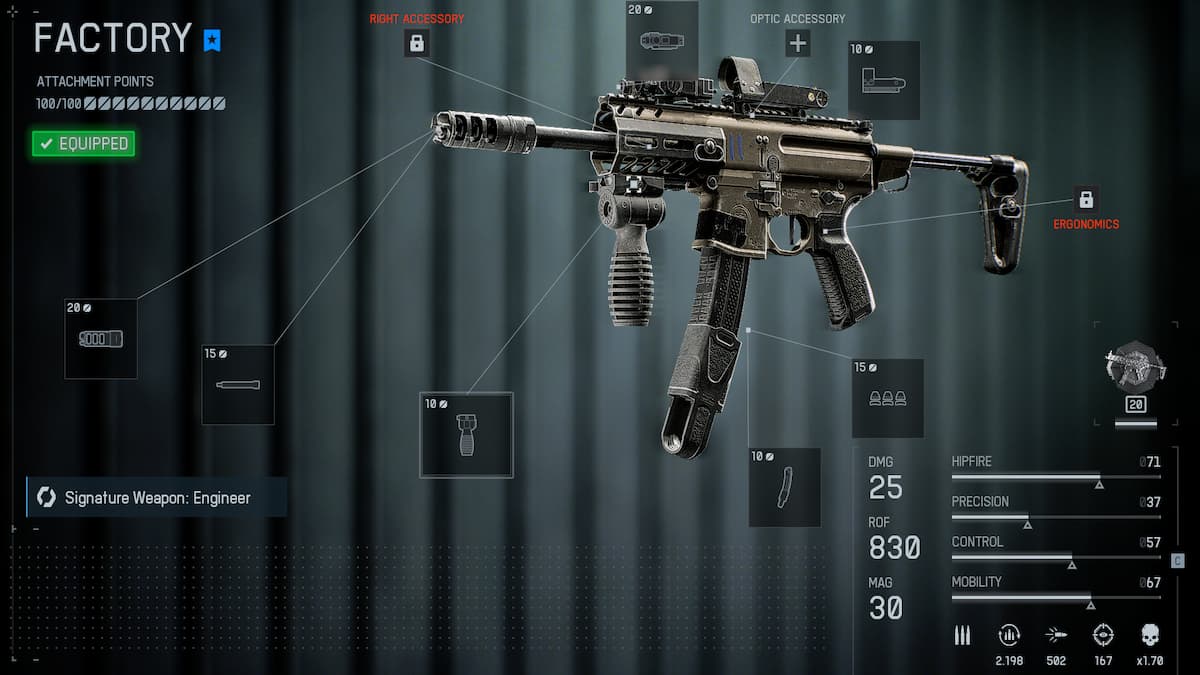Image resolution: width=1200 pixels, height=675 pixels.
Task: Click the blue favorite star beside Factory
Action: pyautogui.click(x=212, y=41)
